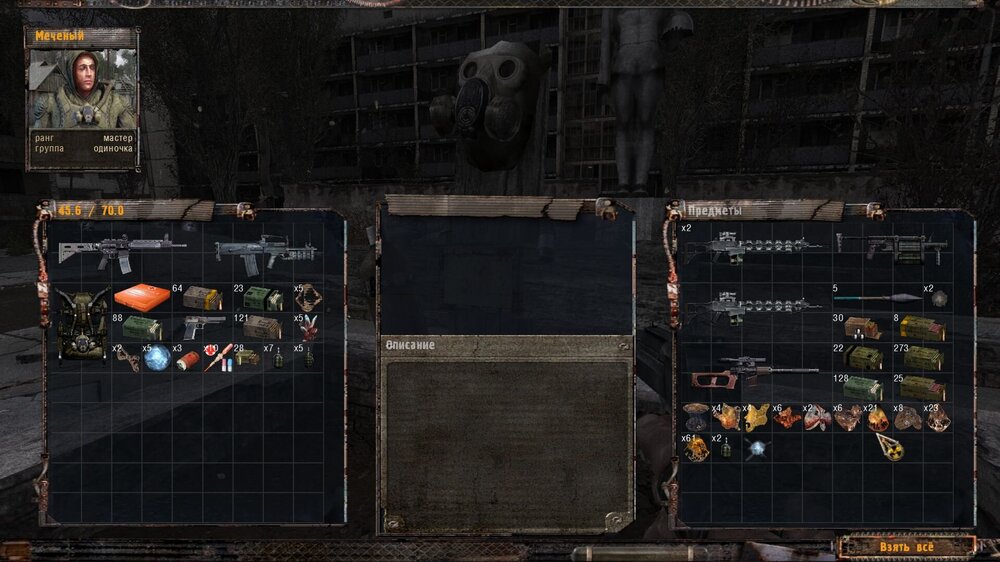Select the ammo box with count 88

pos(141,327)
